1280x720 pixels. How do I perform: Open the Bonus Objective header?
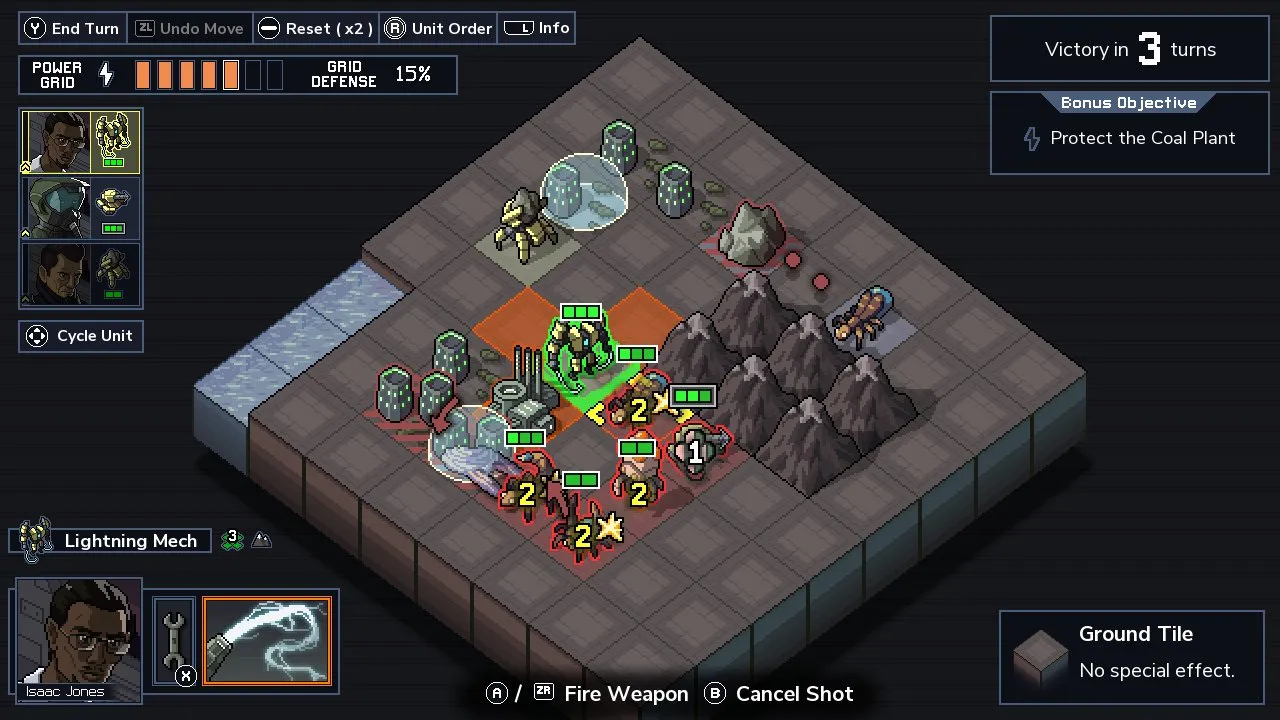1128,102
